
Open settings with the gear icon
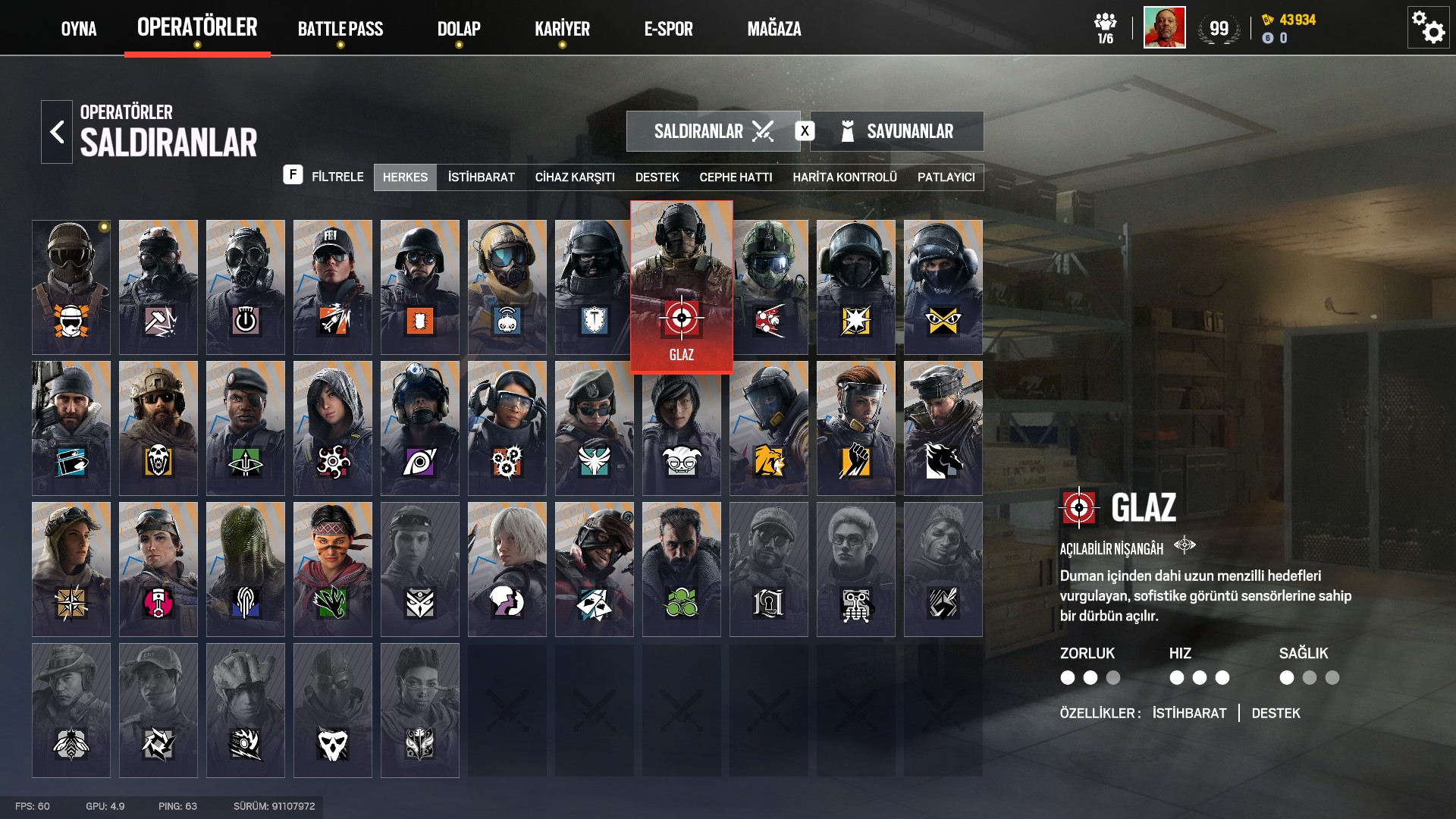click(x=1428, y=28)
